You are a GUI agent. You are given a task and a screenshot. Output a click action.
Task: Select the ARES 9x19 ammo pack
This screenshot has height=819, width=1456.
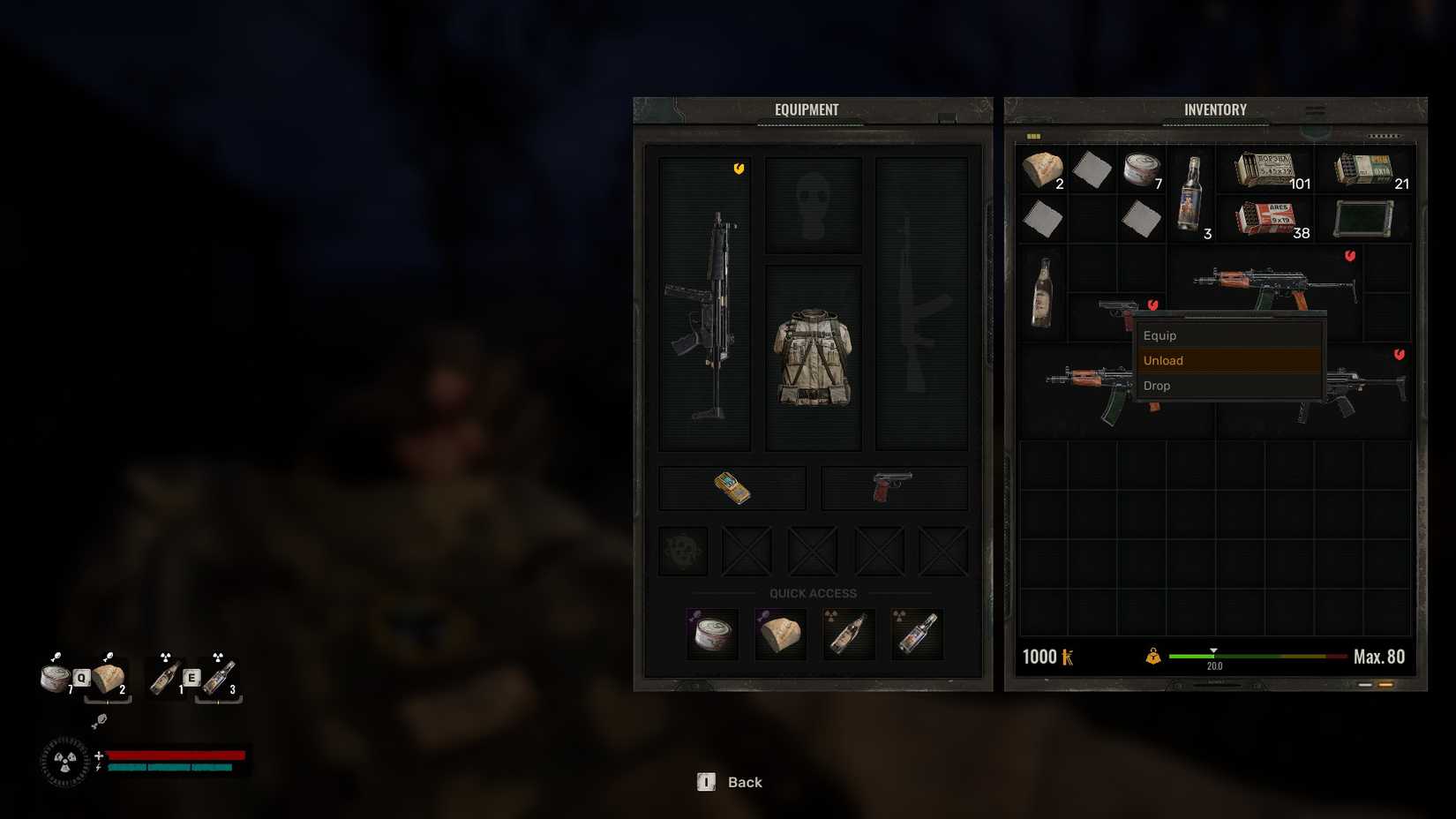tap(1268, 216)
